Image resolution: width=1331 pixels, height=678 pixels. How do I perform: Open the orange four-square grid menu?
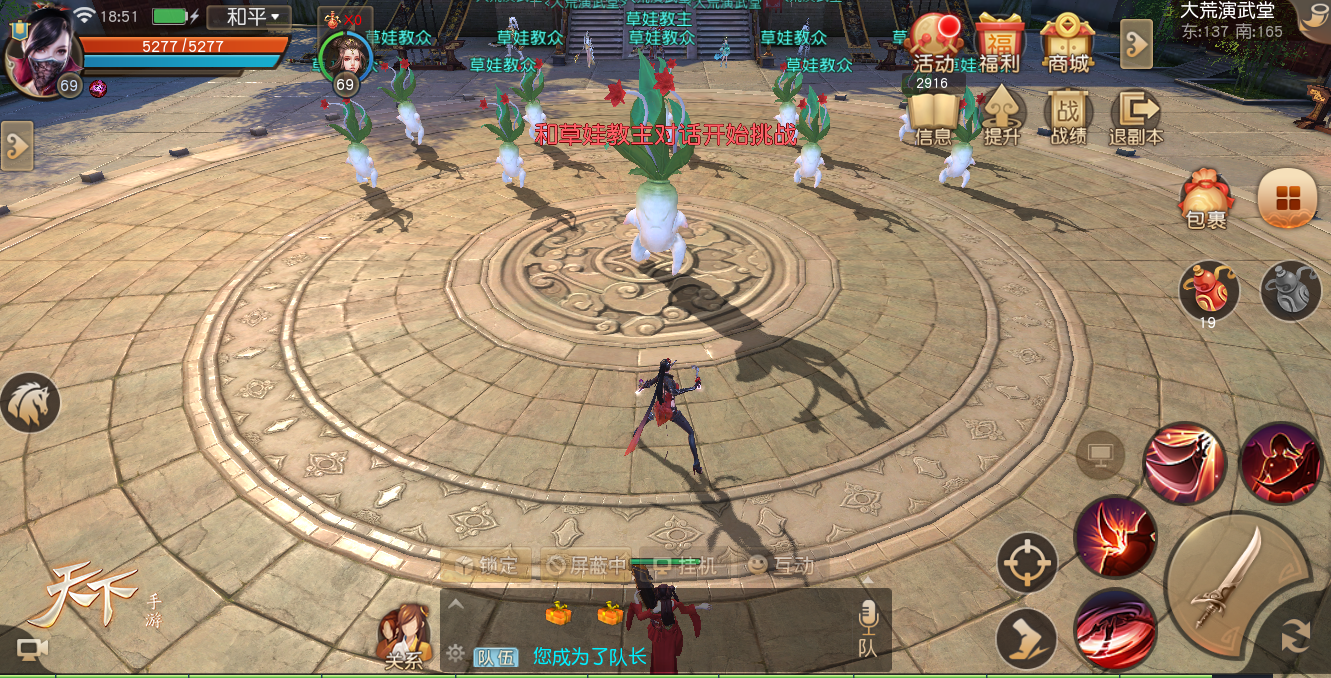1287,198
